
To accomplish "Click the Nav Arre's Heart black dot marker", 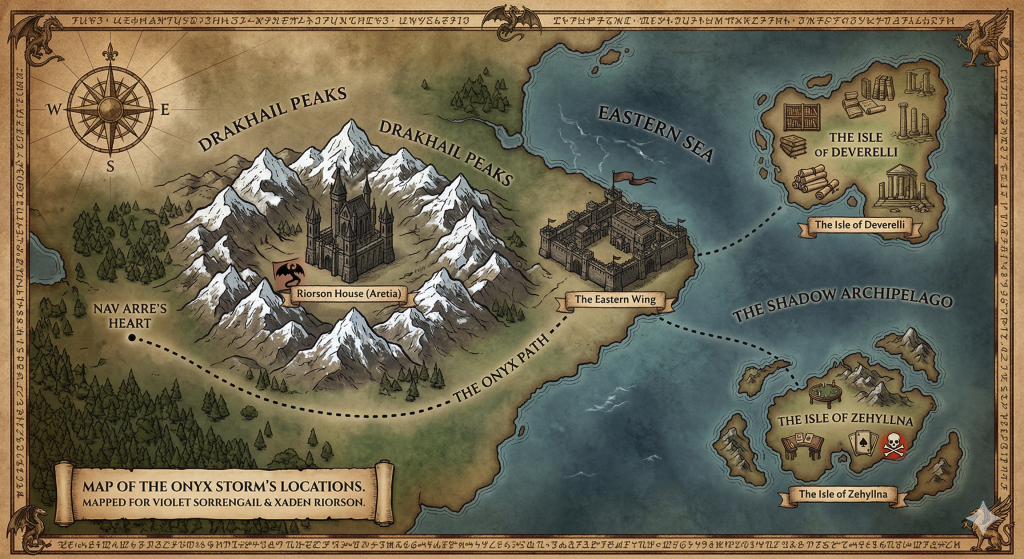I will coord(133,338).
